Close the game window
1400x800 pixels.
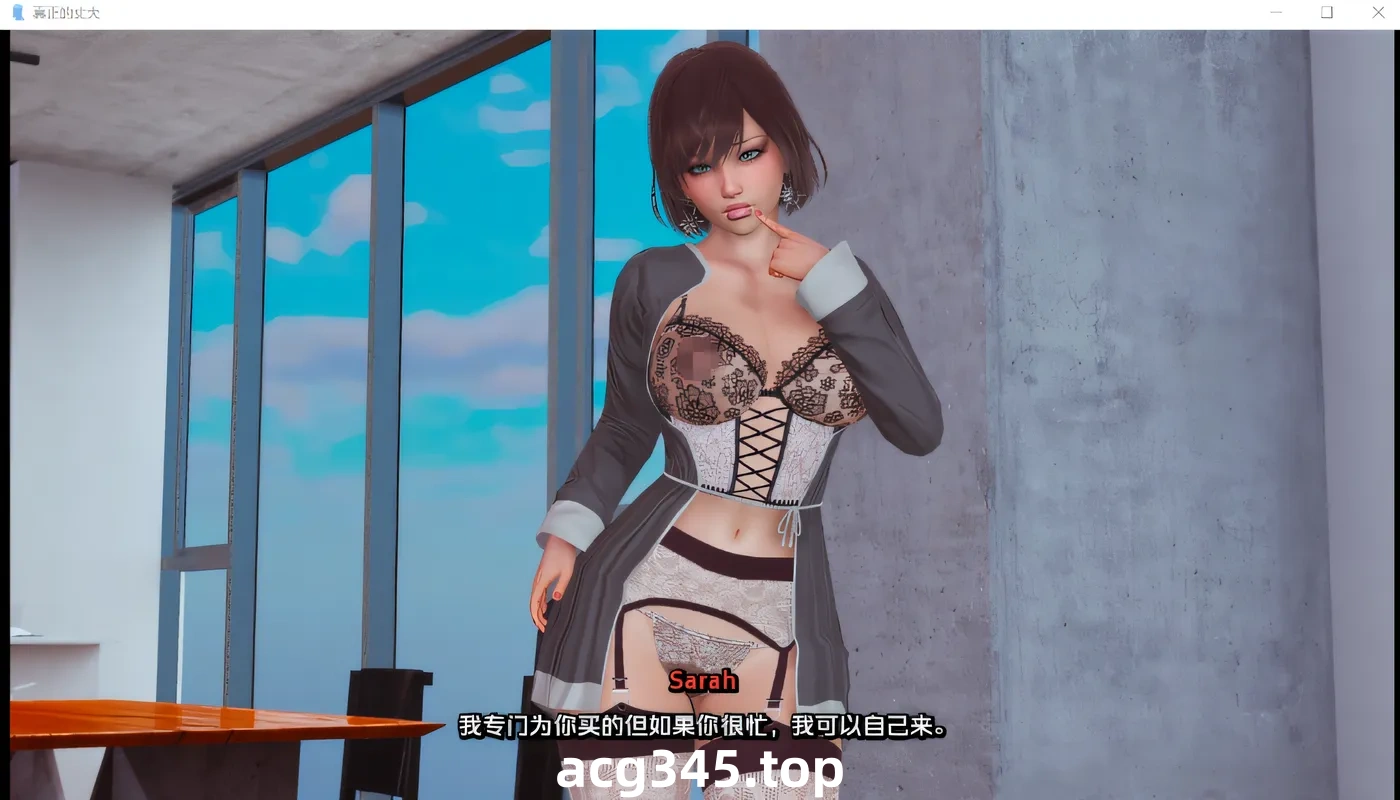tap(1377, 12)
